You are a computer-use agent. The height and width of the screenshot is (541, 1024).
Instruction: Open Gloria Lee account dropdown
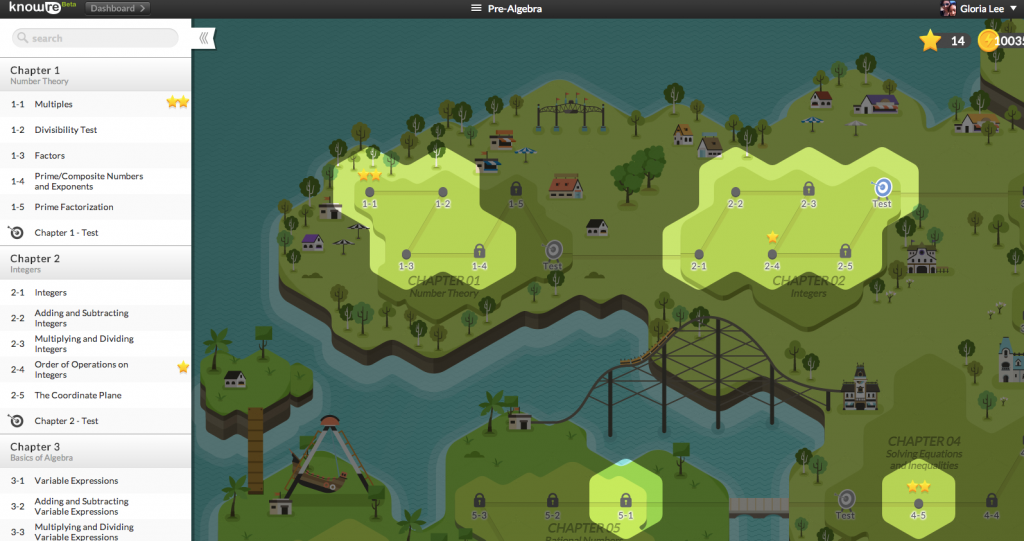point(979,9)
